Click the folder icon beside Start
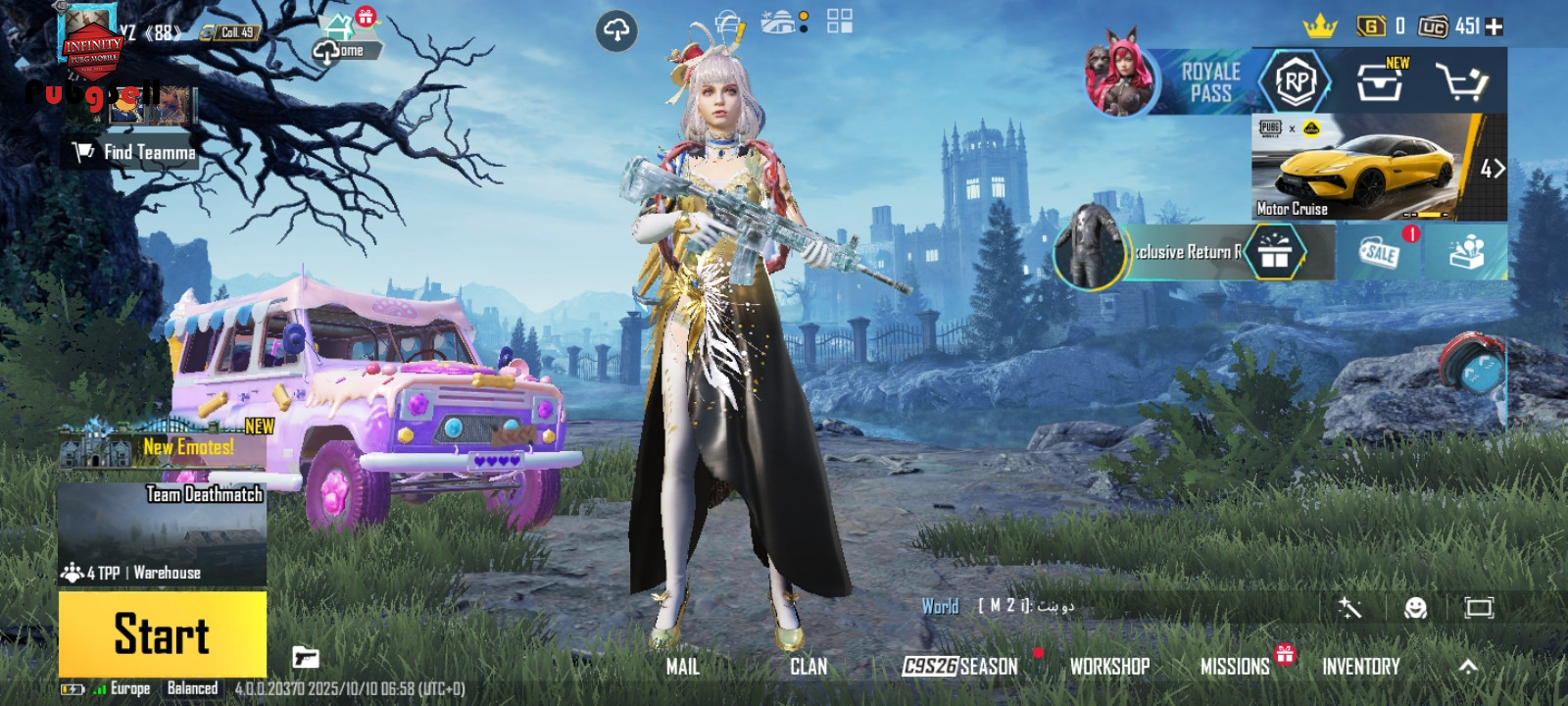1568x706 pixels. point(306,656)
